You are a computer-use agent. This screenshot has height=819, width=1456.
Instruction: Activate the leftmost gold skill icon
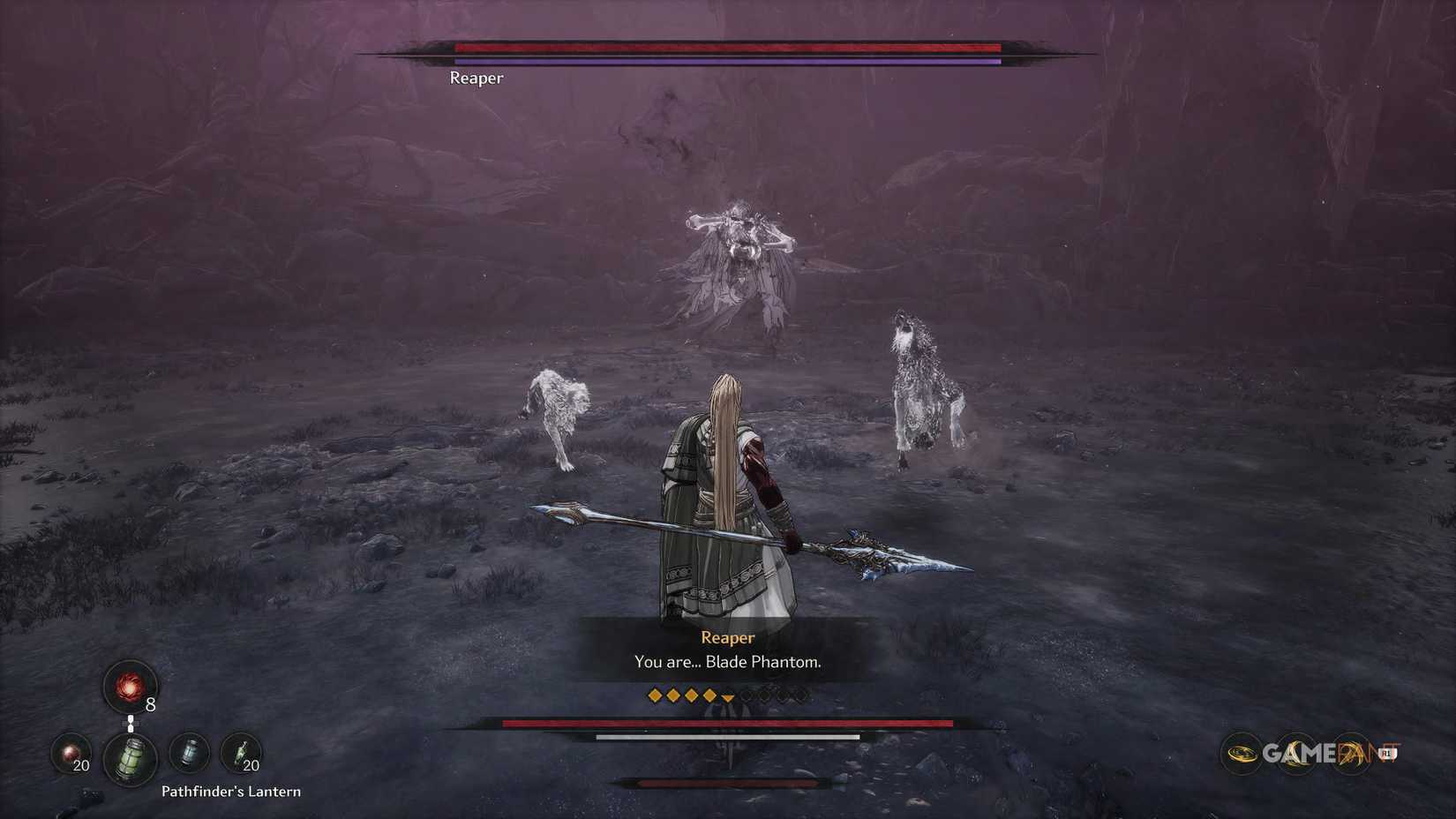[x=1241, y=753]
